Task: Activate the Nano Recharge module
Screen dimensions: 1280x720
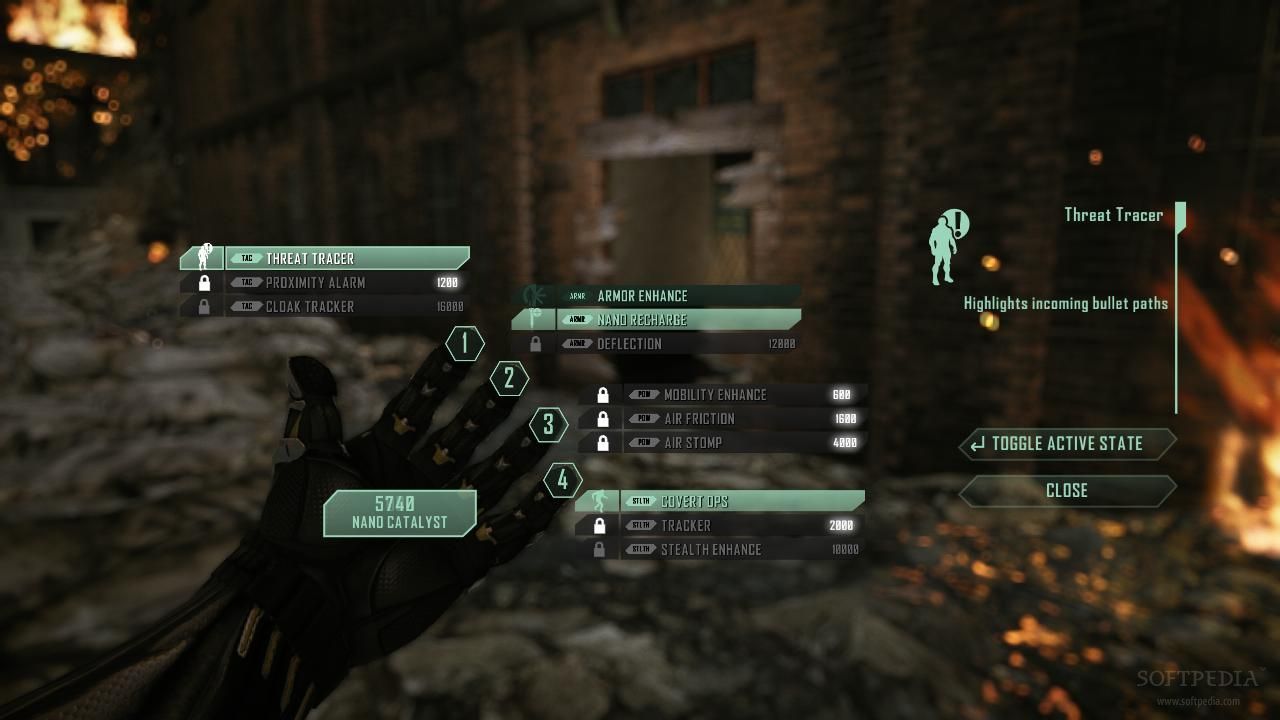Action: coord(658,320)
